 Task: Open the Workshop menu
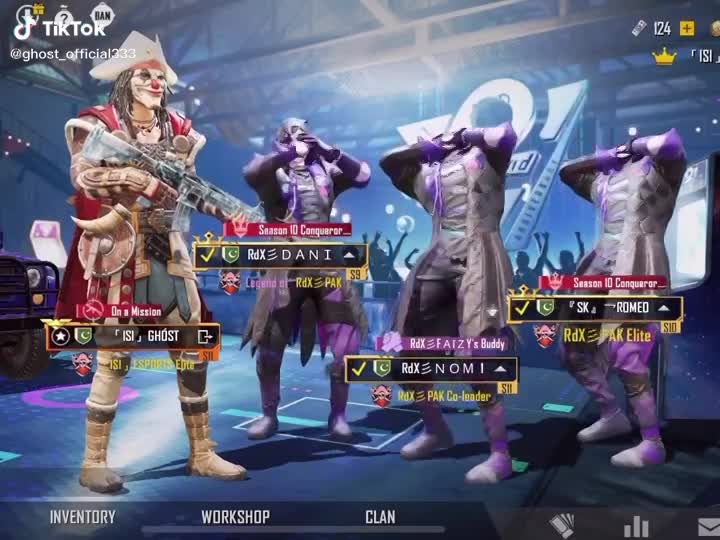click(x=235, y=517)
